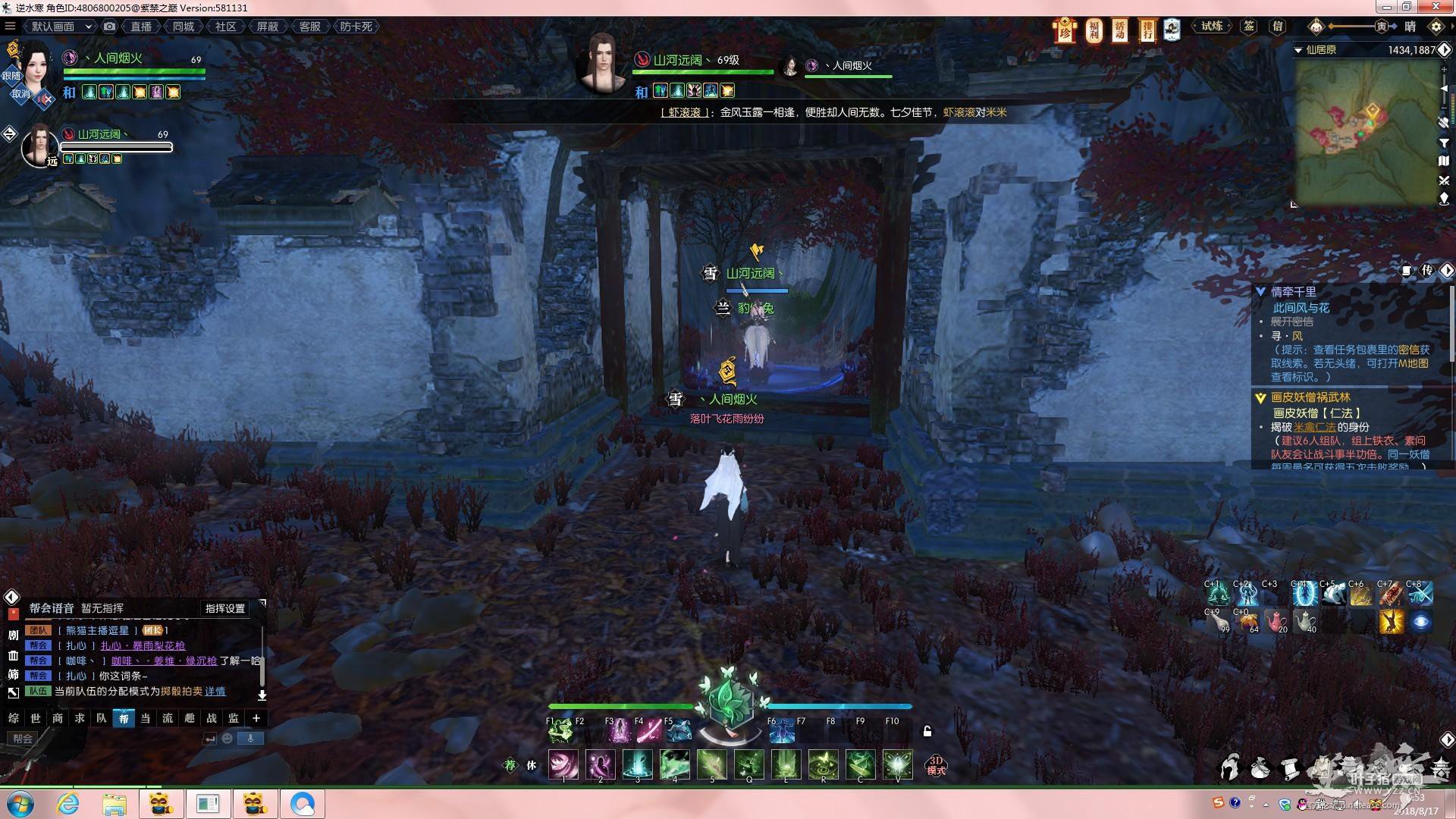1456x819 pixels.
Task: Click the 仙居原 minimap
Action: click(x=1365, y=130)
